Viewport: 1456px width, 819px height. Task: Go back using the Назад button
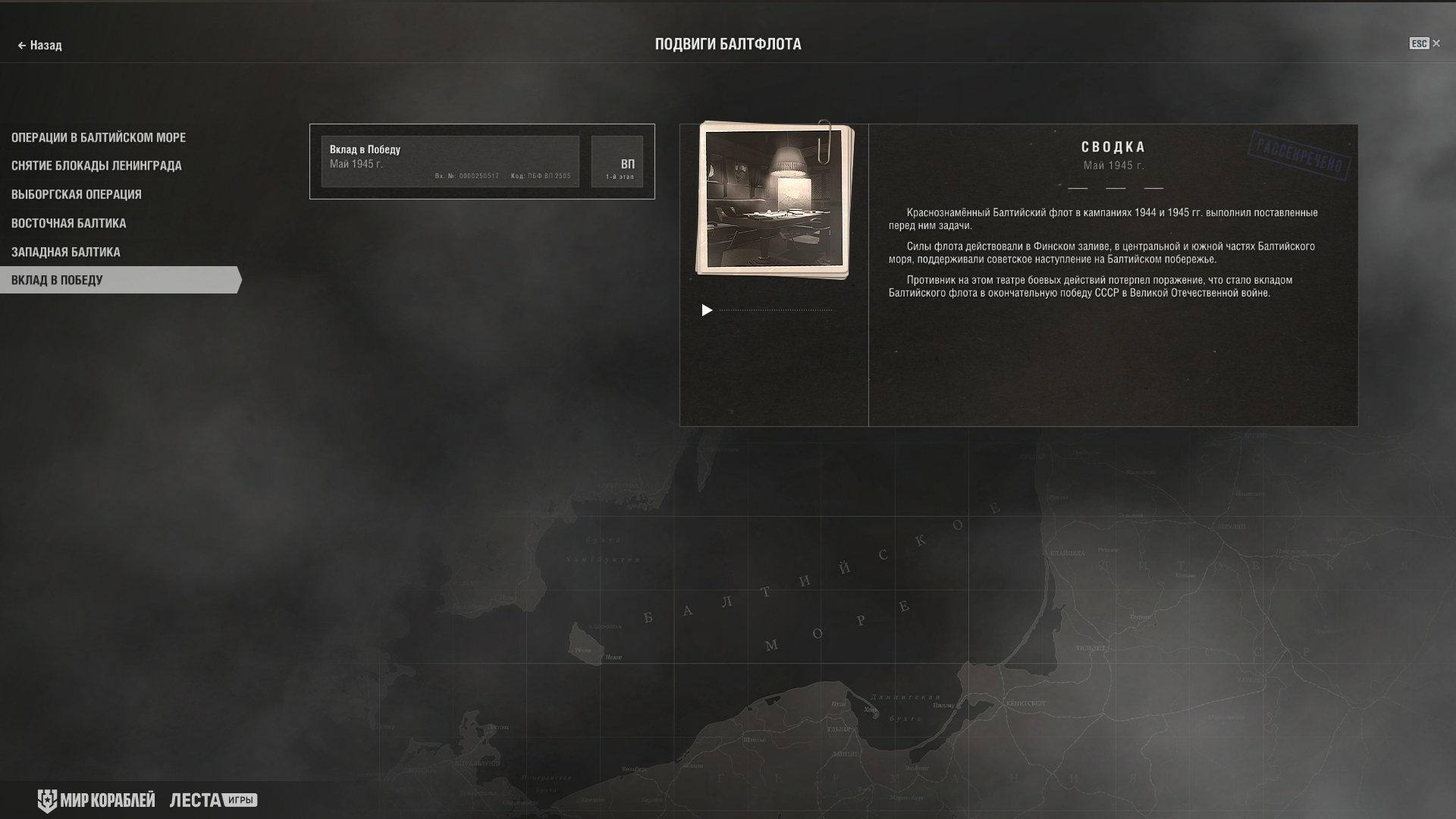point(40,45)
